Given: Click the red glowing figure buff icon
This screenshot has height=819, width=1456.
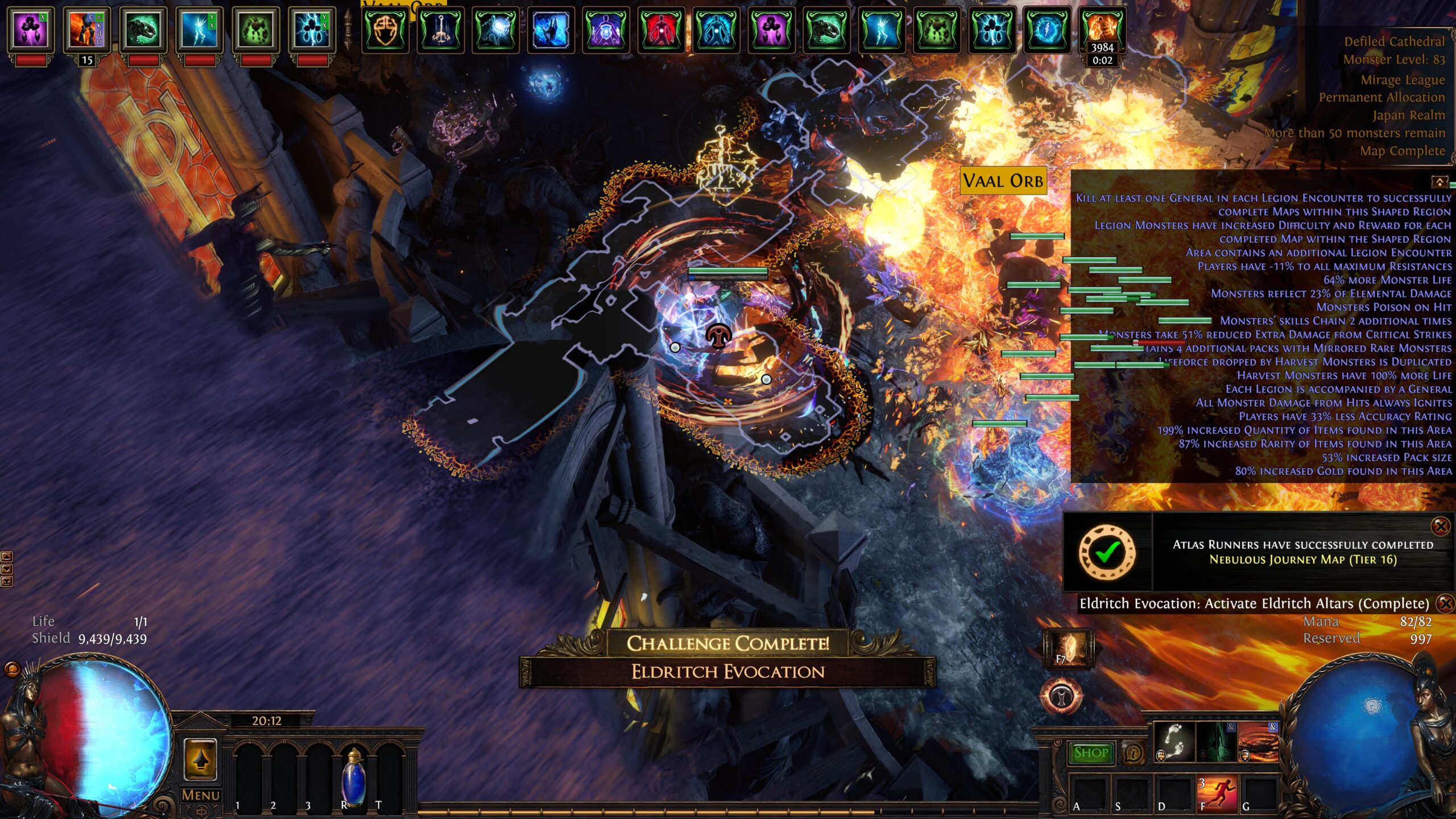Looking at the screenshot, I should [660, 30].
